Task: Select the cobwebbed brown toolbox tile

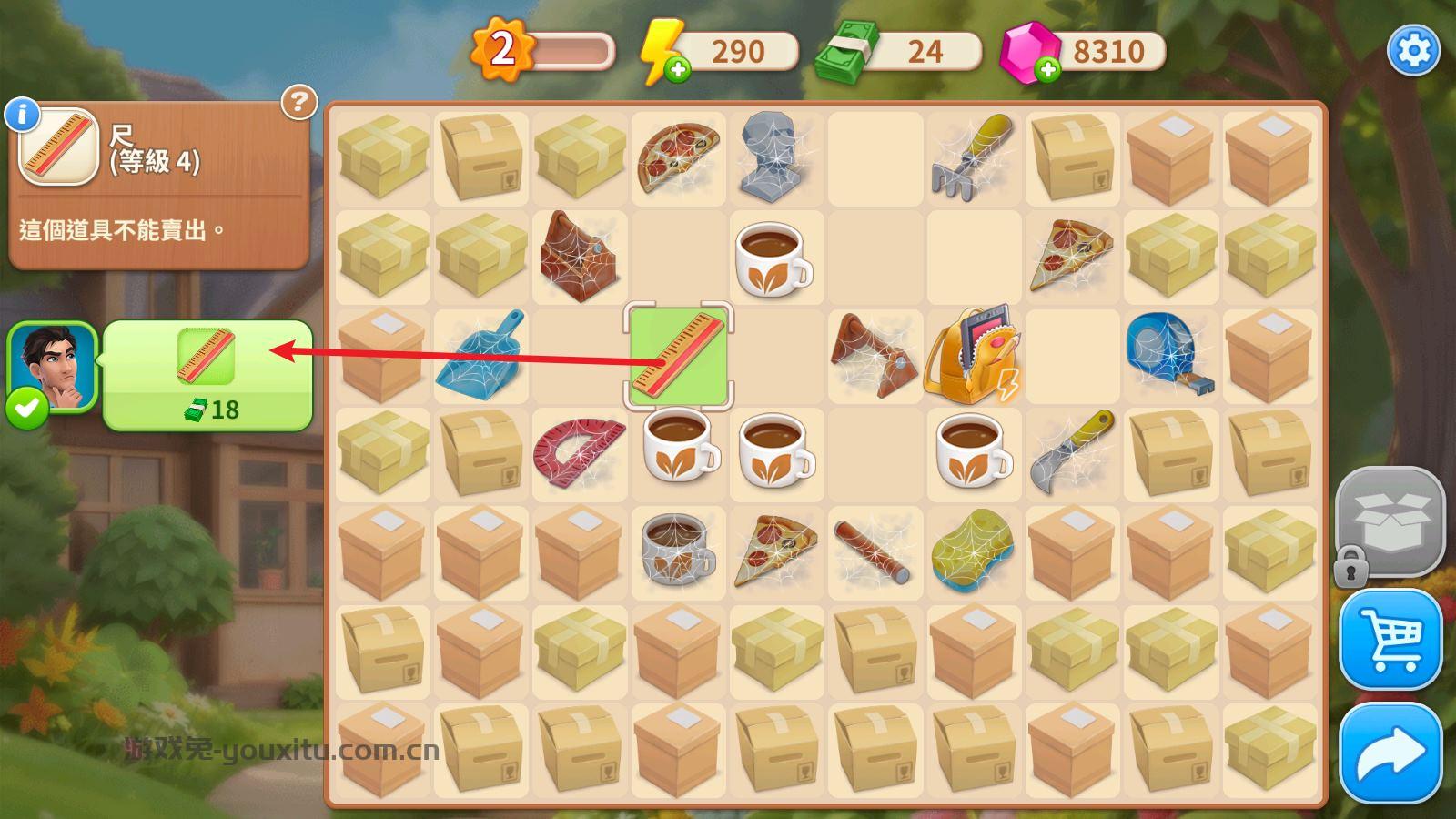Action: 579,256
